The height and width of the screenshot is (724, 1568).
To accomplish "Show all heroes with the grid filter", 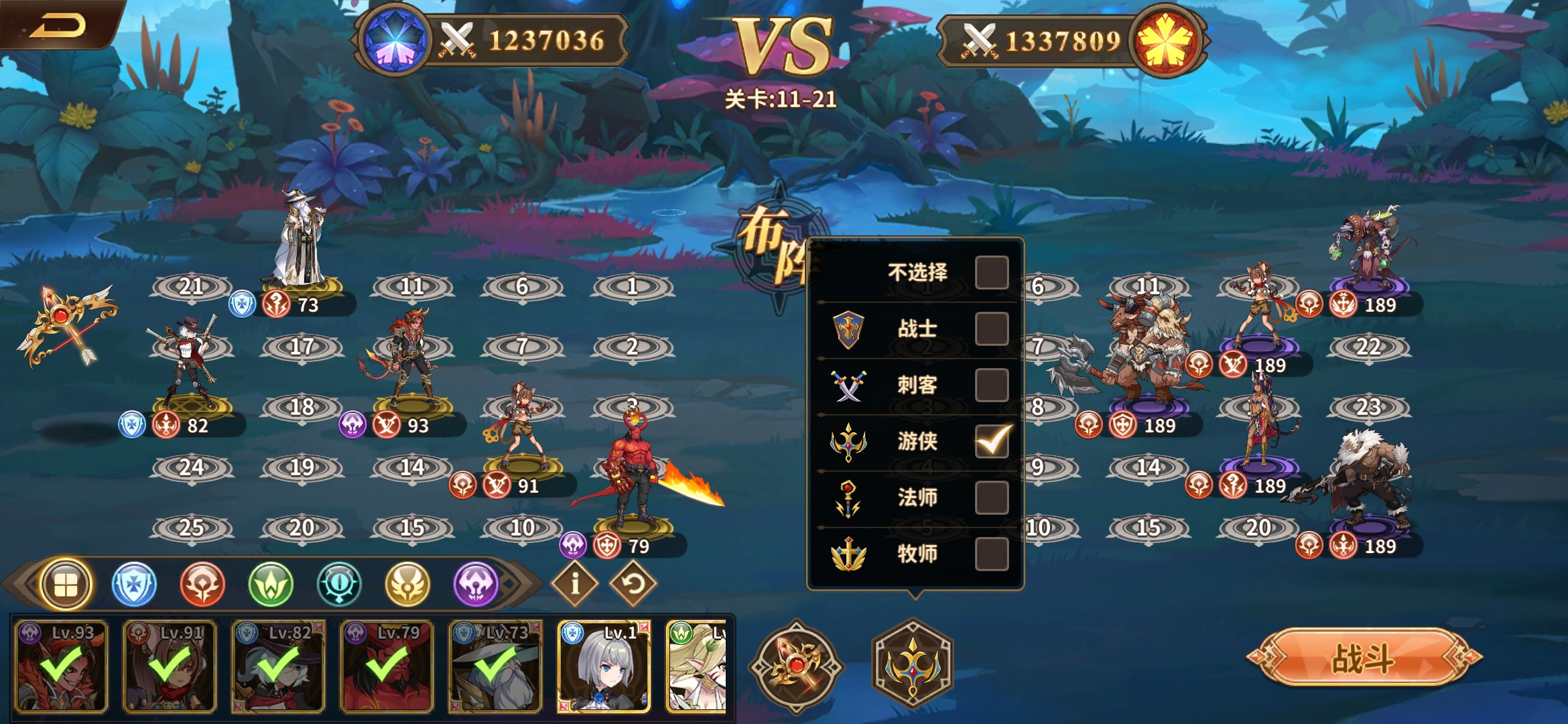I will 66,585.
